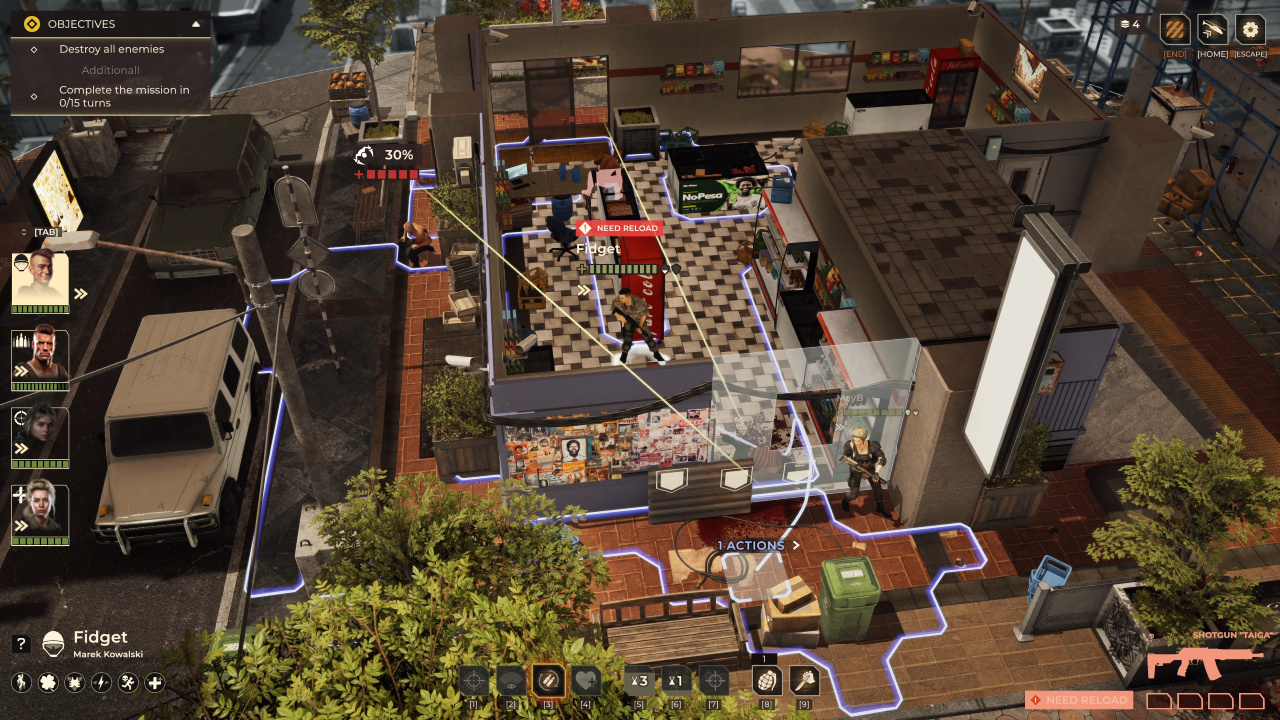This screenshot has width=1280, height=720.
Task: Use the heart heal ability
Action: [586, 681]
